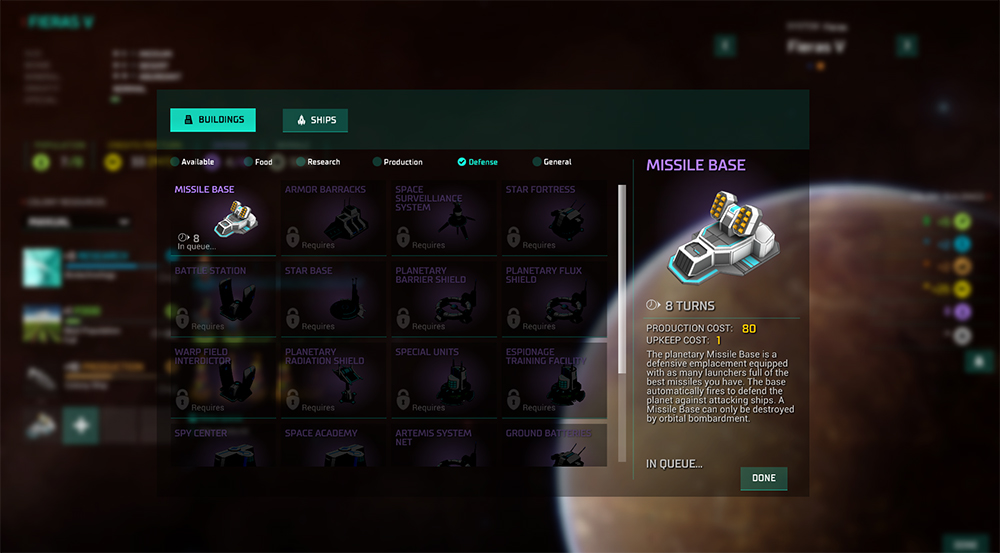Select the Star Fortress tile

click(x=554, y=217)
